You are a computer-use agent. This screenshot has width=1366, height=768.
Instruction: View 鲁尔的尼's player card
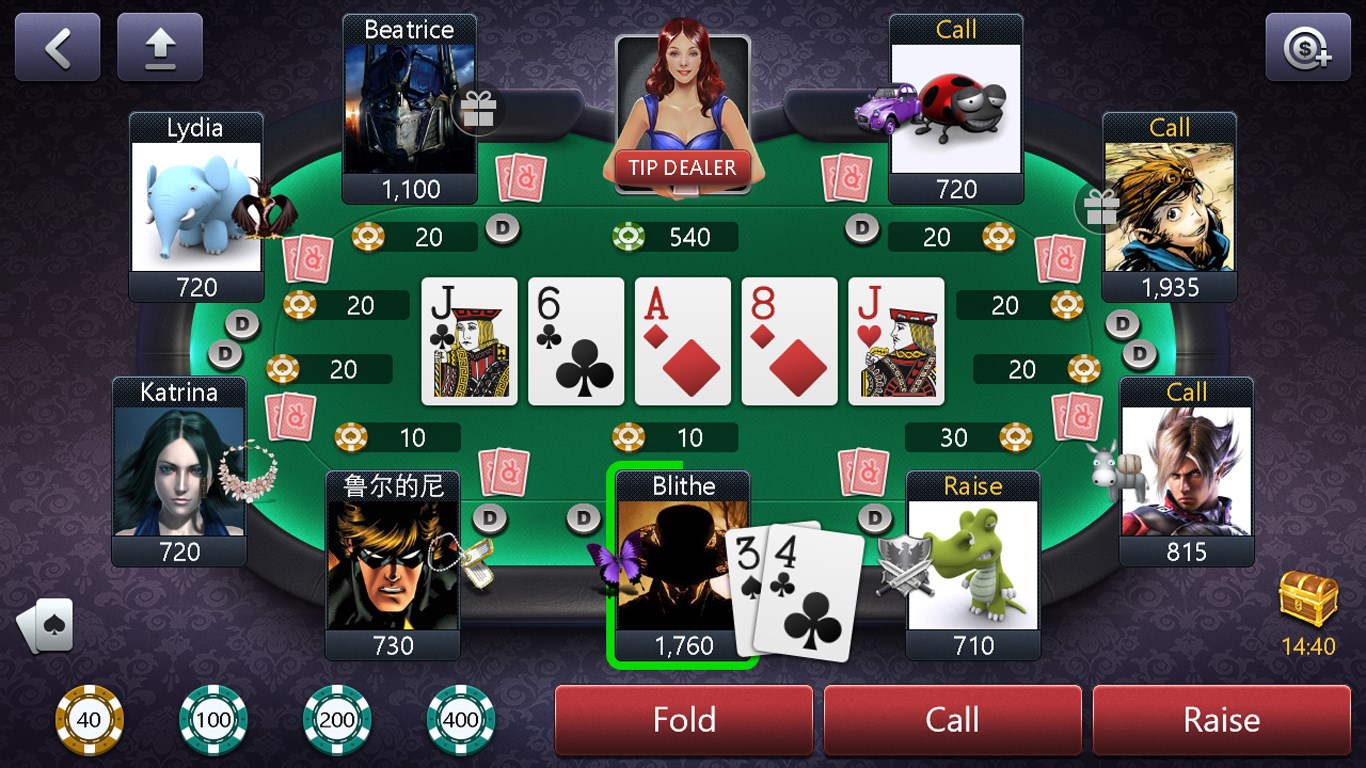coord(392,565)
